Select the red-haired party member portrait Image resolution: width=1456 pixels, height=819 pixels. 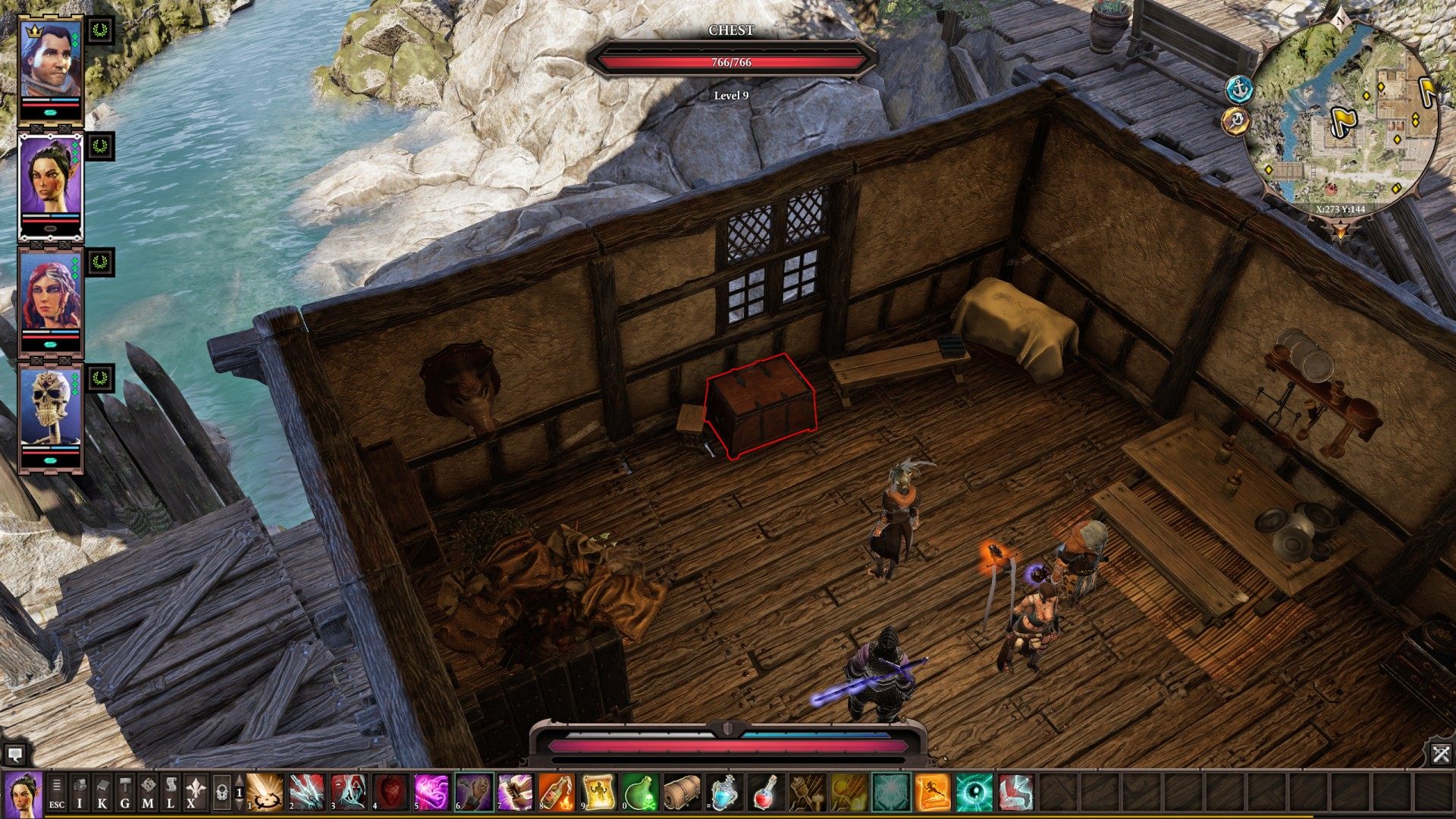click(x=51, y=292)
